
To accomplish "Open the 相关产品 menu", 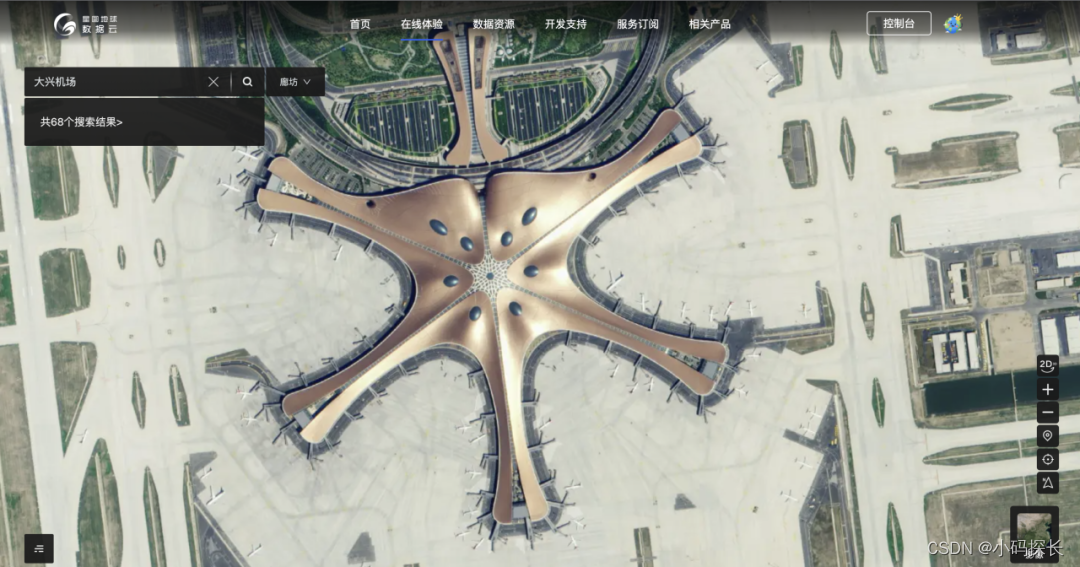I will click(x=710, y=24).
